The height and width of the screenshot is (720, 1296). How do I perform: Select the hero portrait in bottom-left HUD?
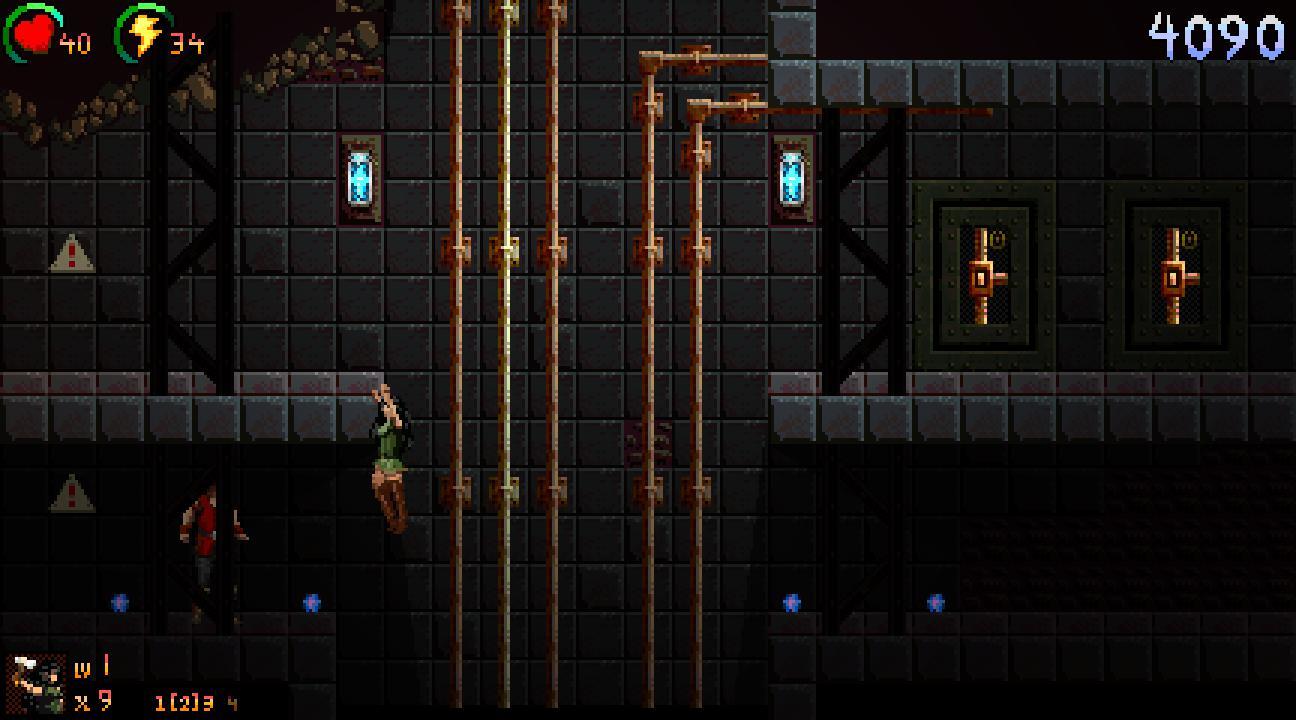[35, 684]
